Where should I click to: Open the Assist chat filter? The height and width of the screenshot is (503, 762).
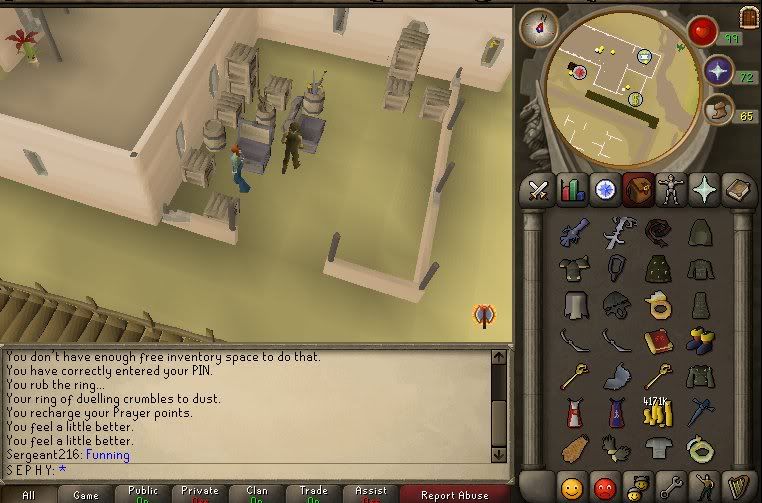tap(370, 493)
